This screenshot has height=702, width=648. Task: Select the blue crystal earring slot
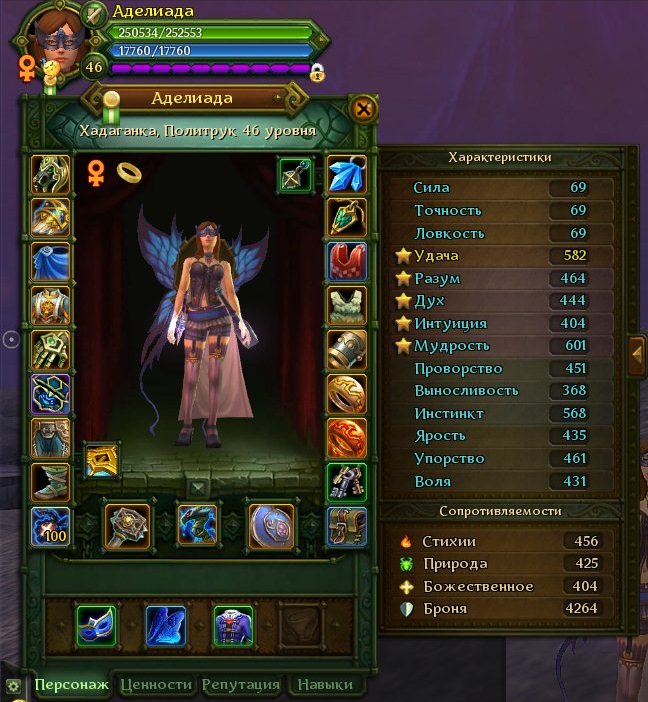347,174
